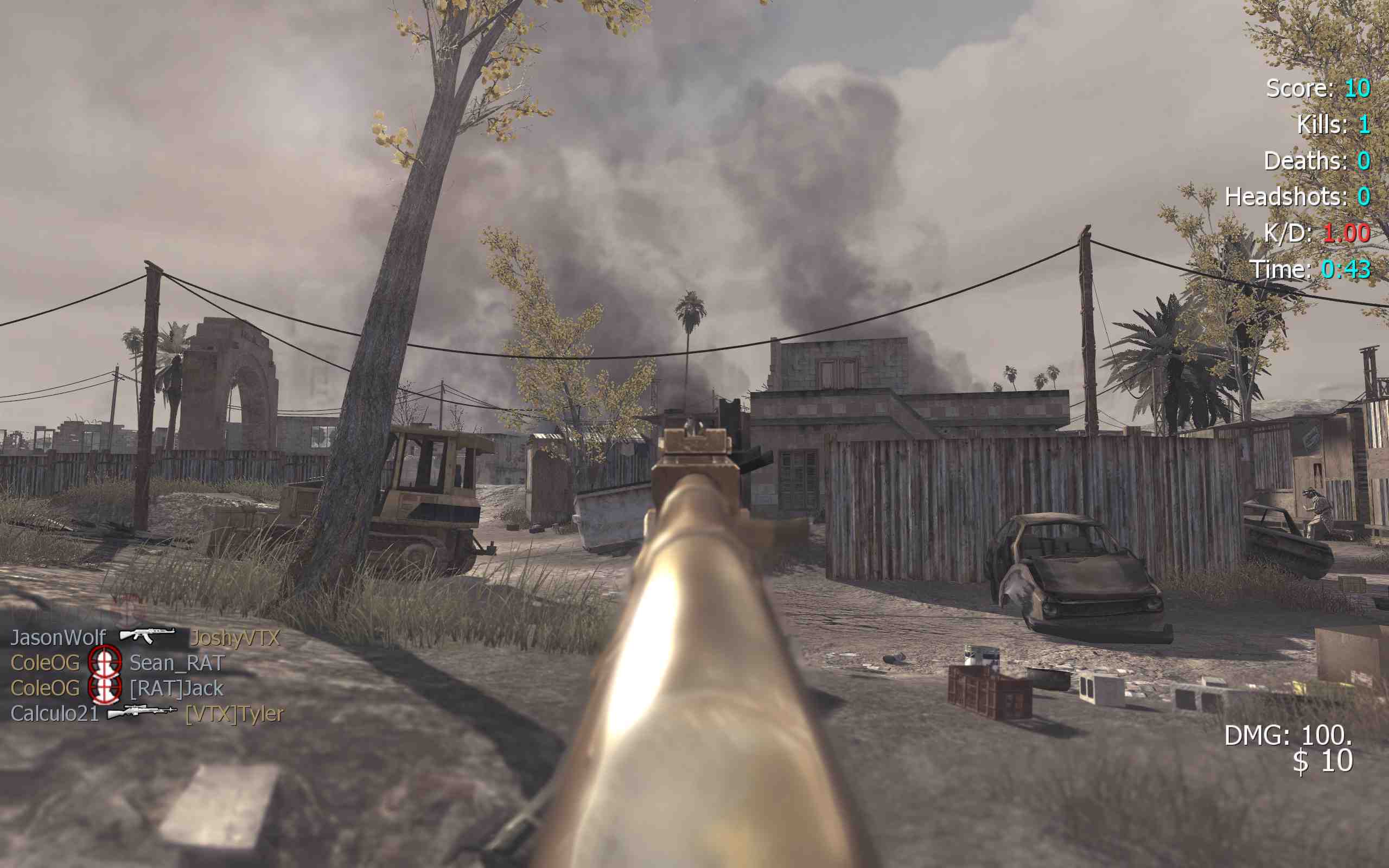This screenshot has width=1389, height=868.
Task: Select [RAT]Jack in the killfeed
Action: pyautogui.click(x=176, y=688)
